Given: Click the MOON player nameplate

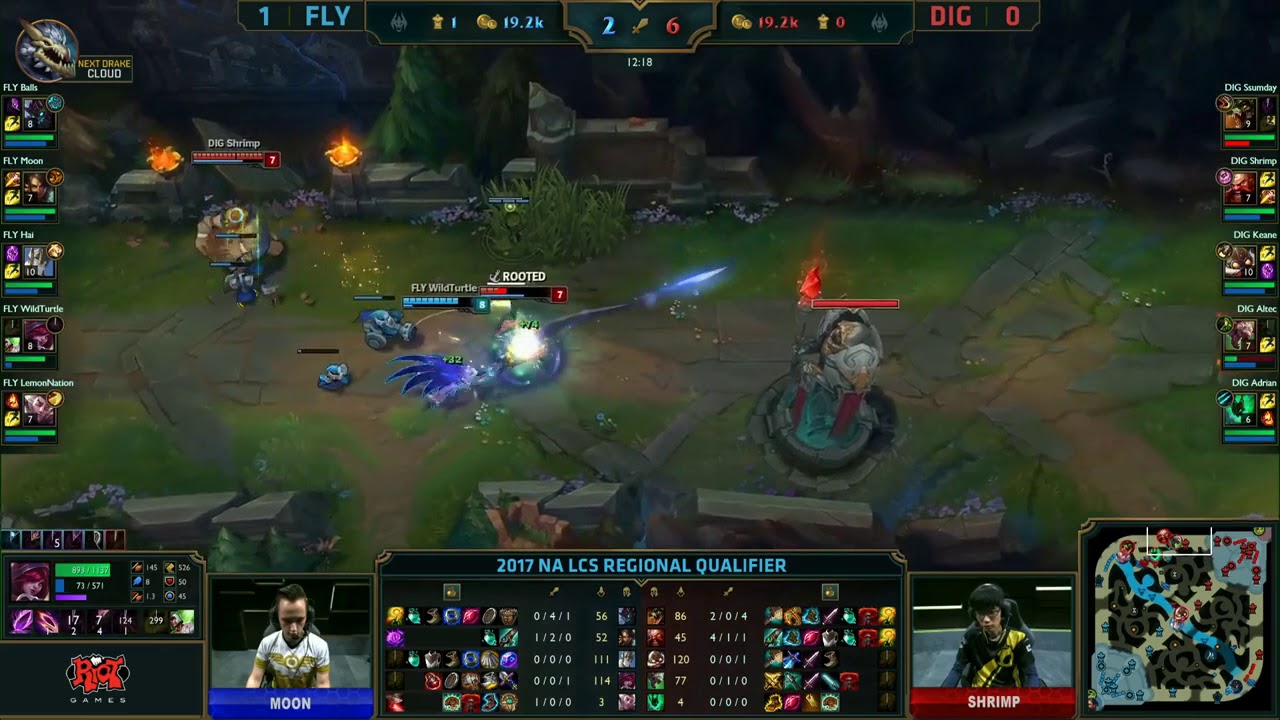Looking at the screenshot, I should 289,703.
